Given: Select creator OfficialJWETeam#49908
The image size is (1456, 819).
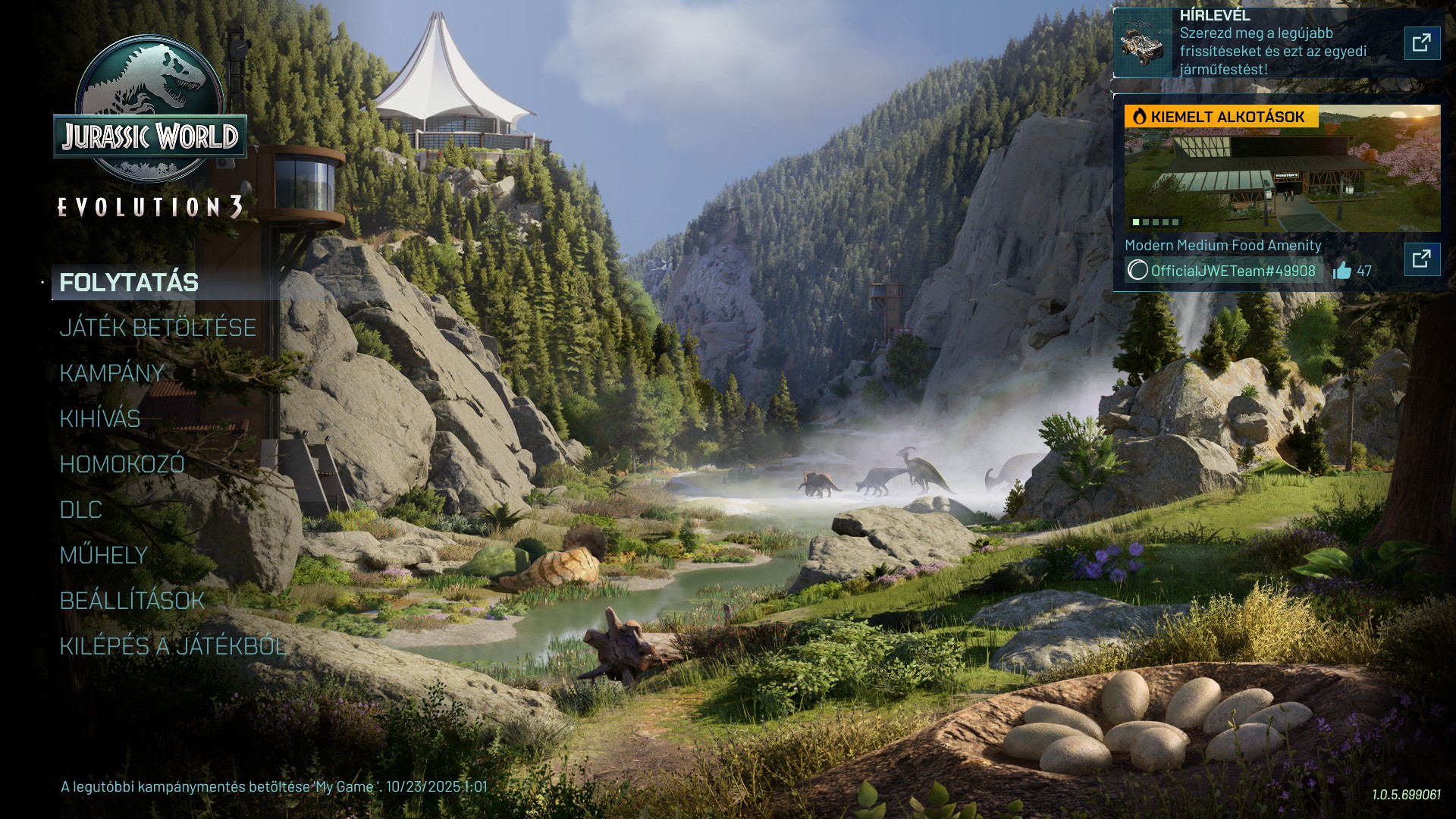Looking at the screenshot, I should point(1224,271).
